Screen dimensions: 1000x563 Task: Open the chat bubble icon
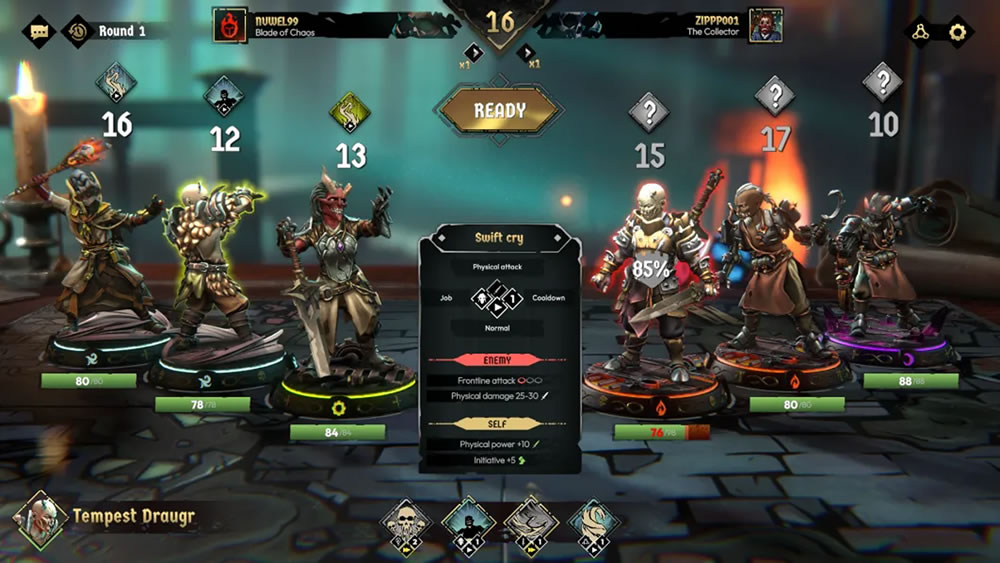pos(39,31)
